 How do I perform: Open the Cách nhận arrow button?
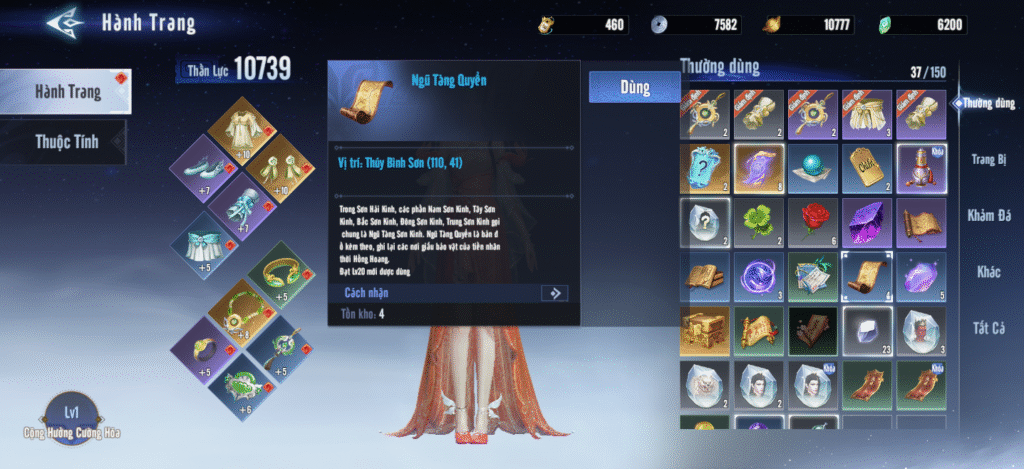coord(553,293)
